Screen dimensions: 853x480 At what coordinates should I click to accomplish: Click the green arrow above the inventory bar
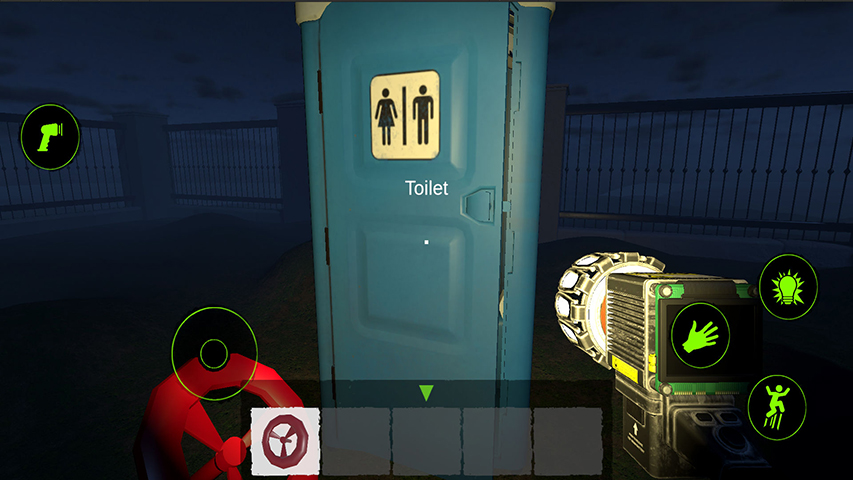(x=426, y=393)
